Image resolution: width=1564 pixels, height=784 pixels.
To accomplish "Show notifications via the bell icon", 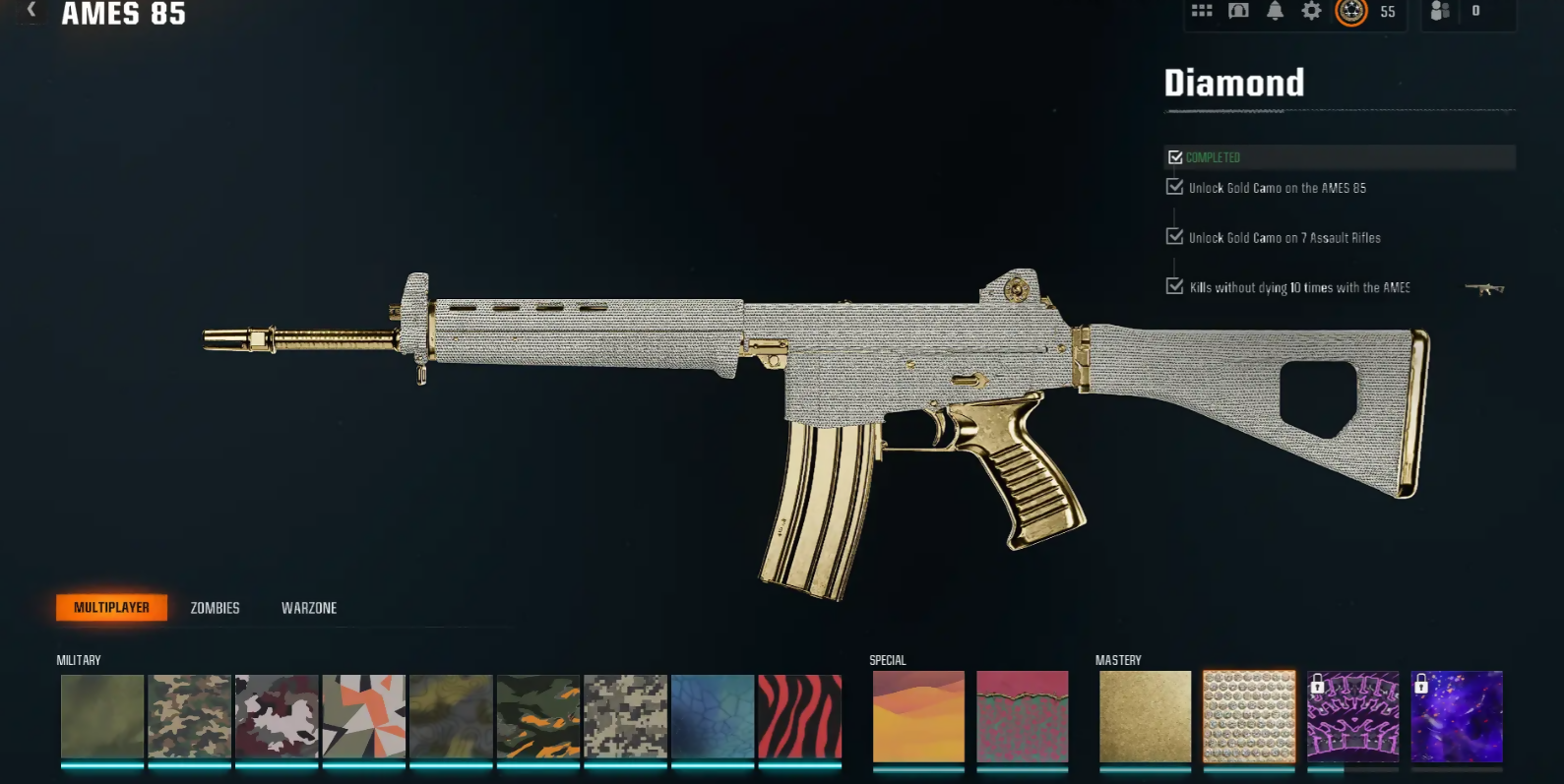I will tap(1275, 11).
